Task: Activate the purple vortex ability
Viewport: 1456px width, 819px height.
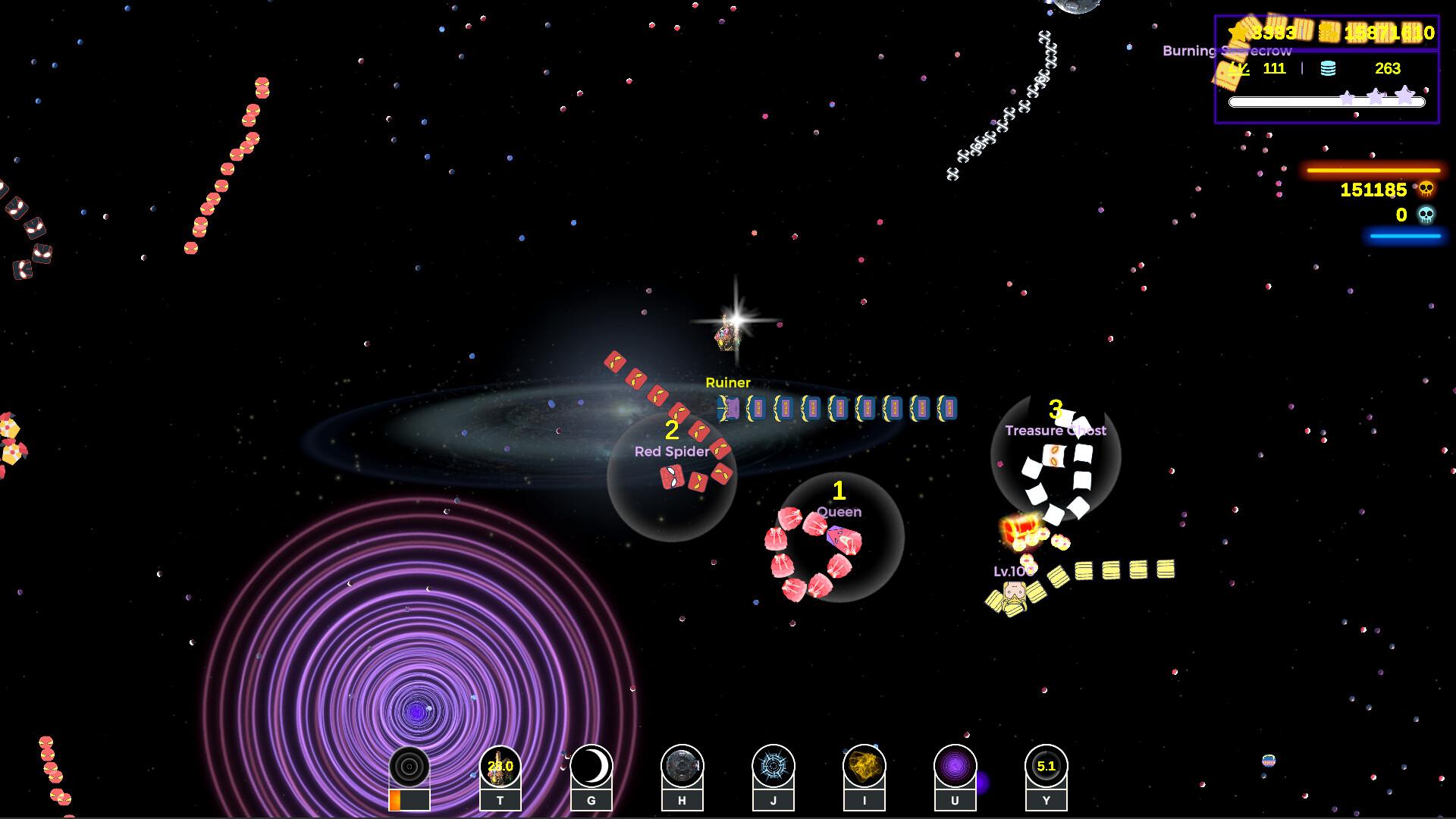Action: click(955, 767)
